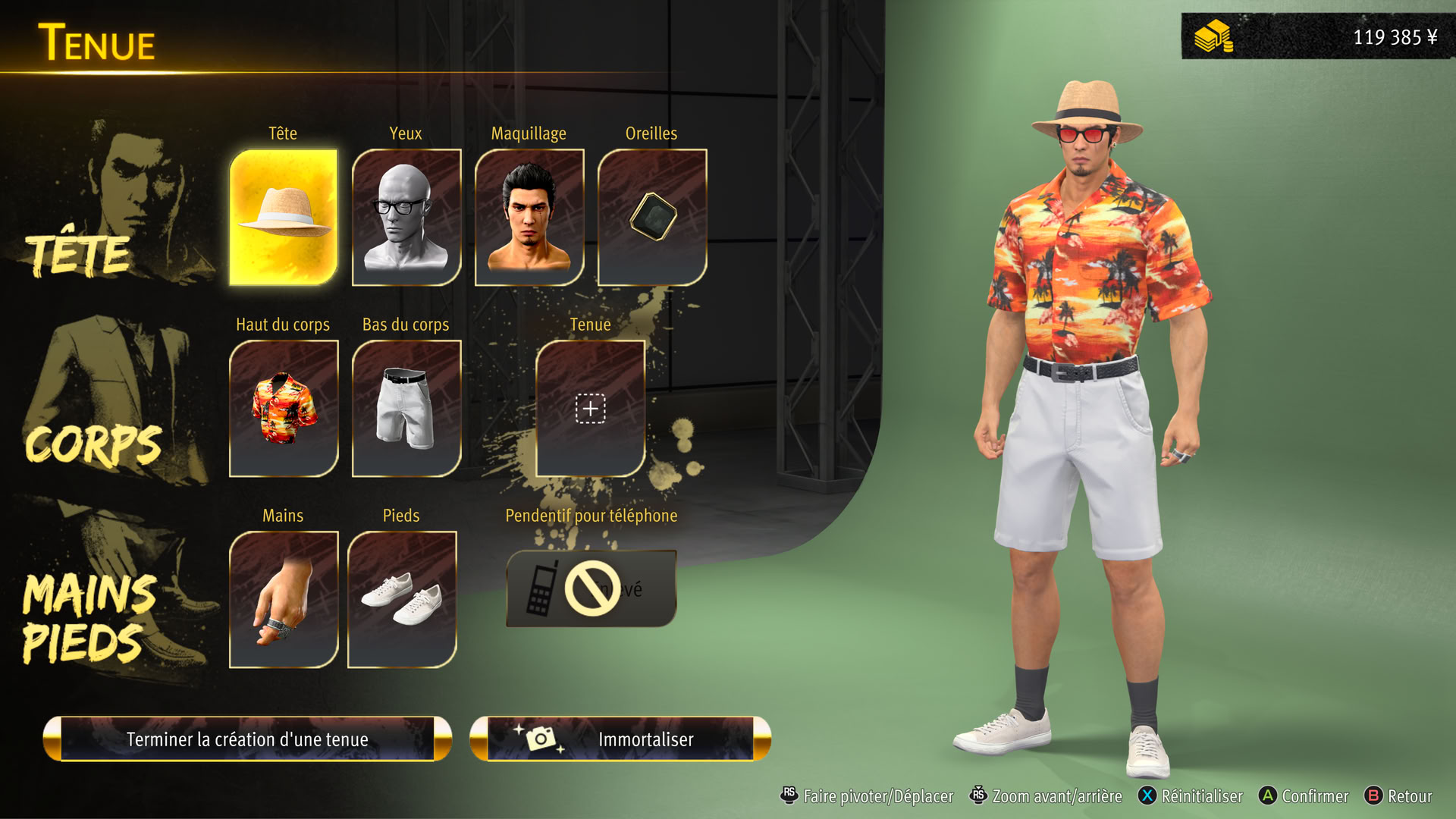Select the white shorts Bas du corps slot
This screenshot has height=819, width=1456.
click(x=406, y=409)
